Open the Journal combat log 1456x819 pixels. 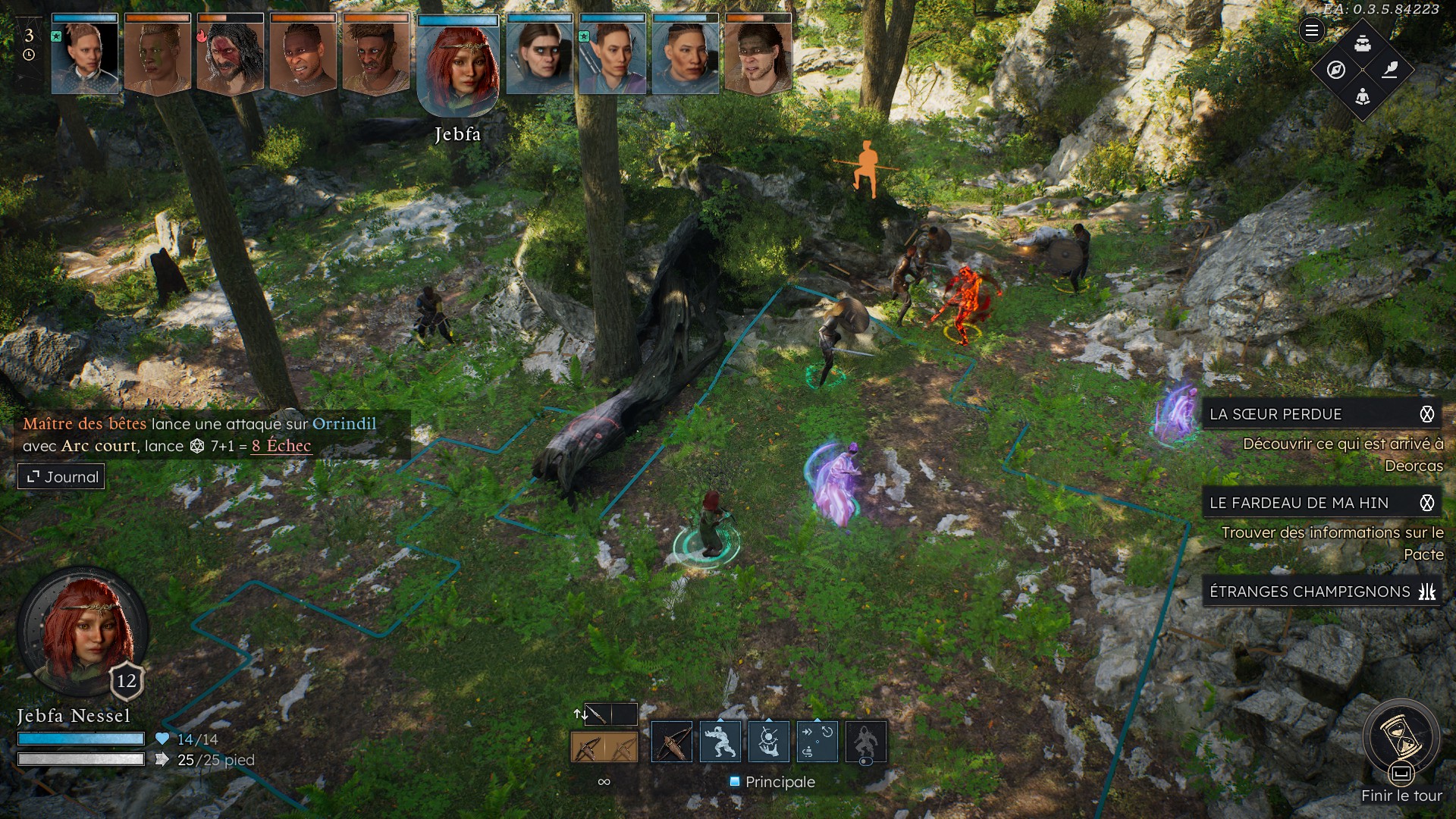(x=61, y=477)
